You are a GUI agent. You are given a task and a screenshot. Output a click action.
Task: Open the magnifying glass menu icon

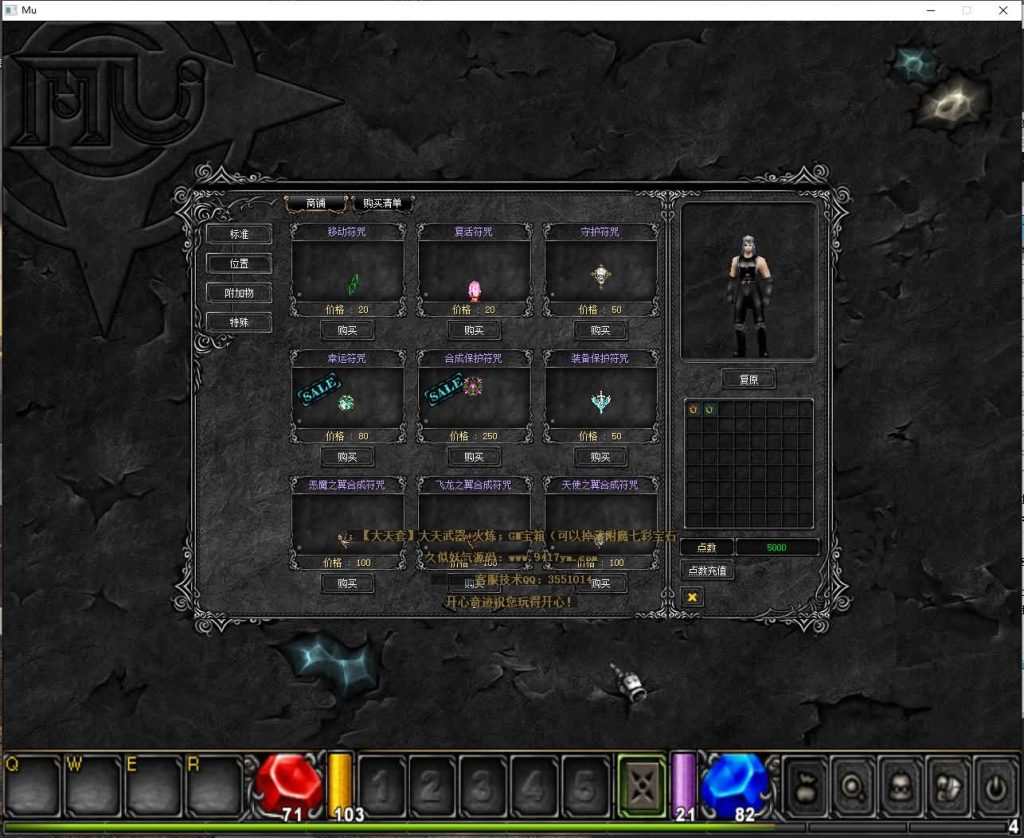click(856, 786)
